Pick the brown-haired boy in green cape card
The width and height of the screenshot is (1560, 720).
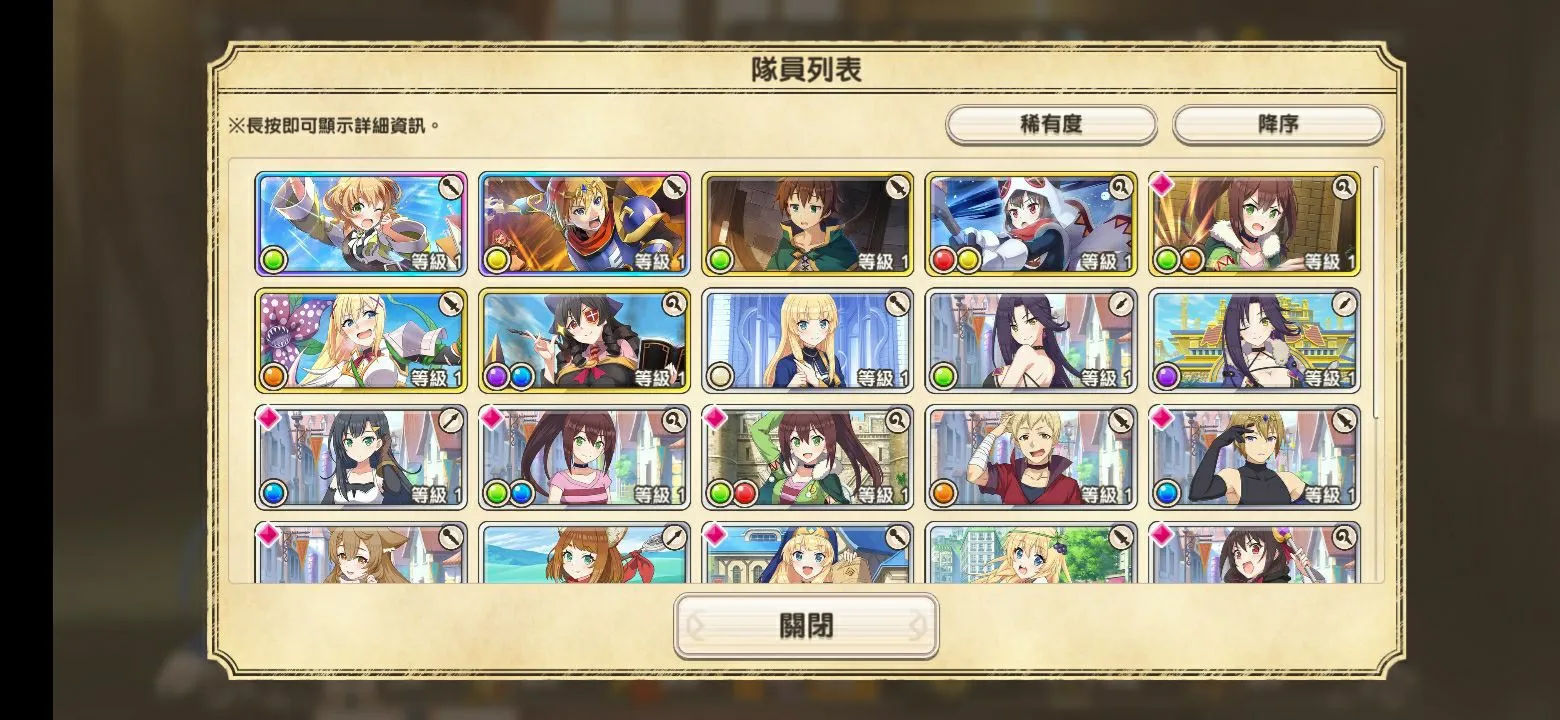[807, 224]
